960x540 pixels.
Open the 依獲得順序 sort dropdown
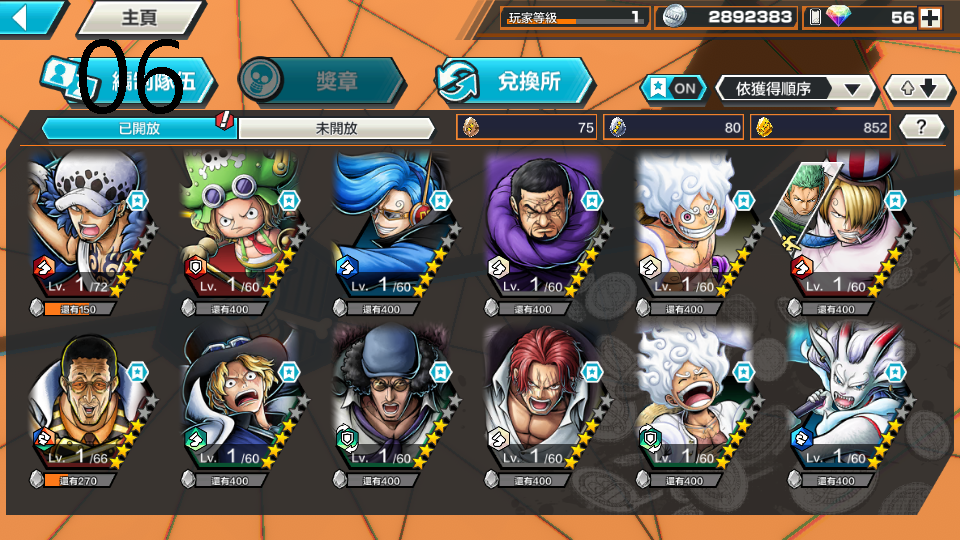point(795,89)
